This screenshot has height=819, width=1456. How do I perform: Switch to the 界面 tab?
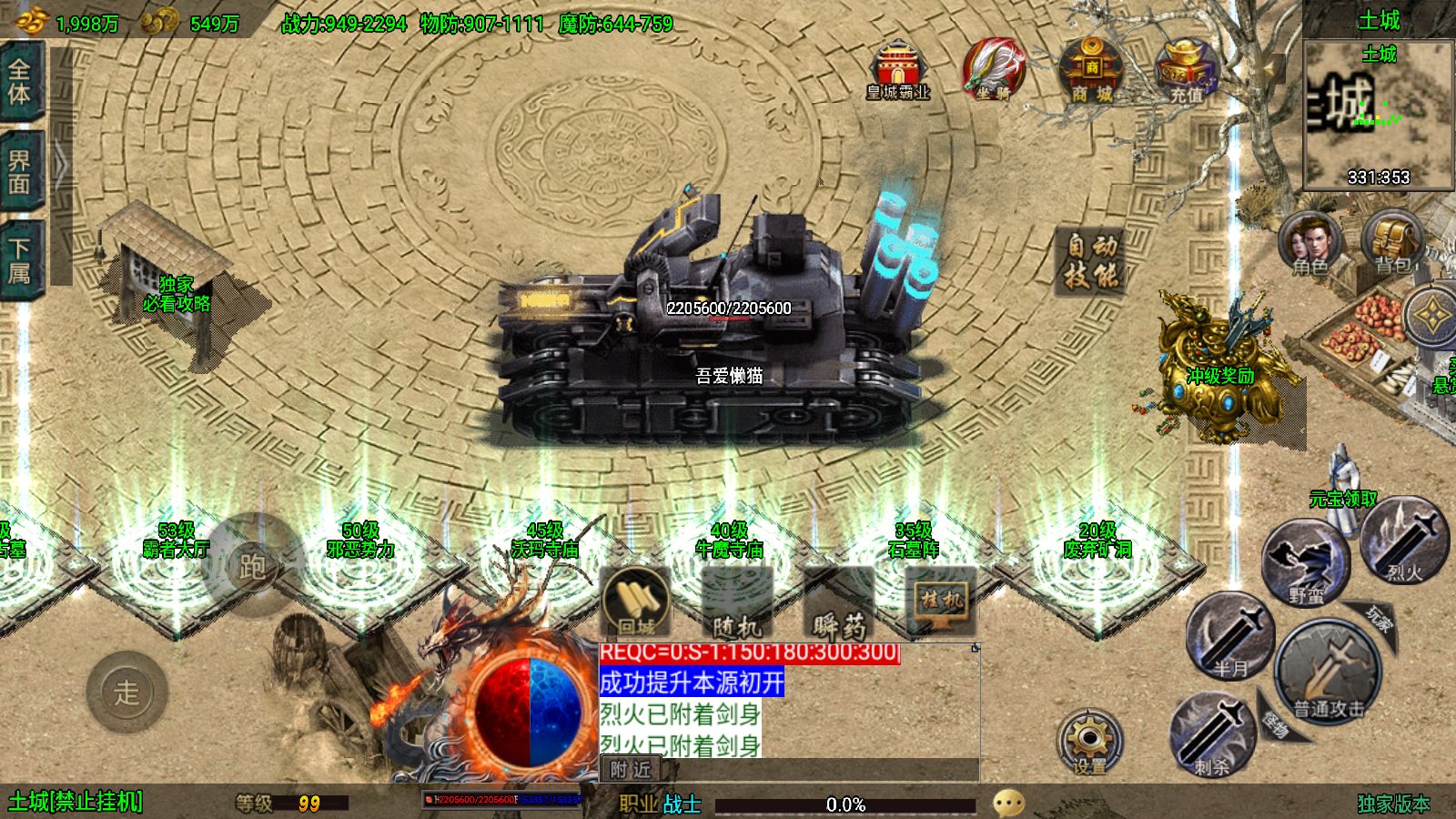pyautogui.click(x=20, y=173)
